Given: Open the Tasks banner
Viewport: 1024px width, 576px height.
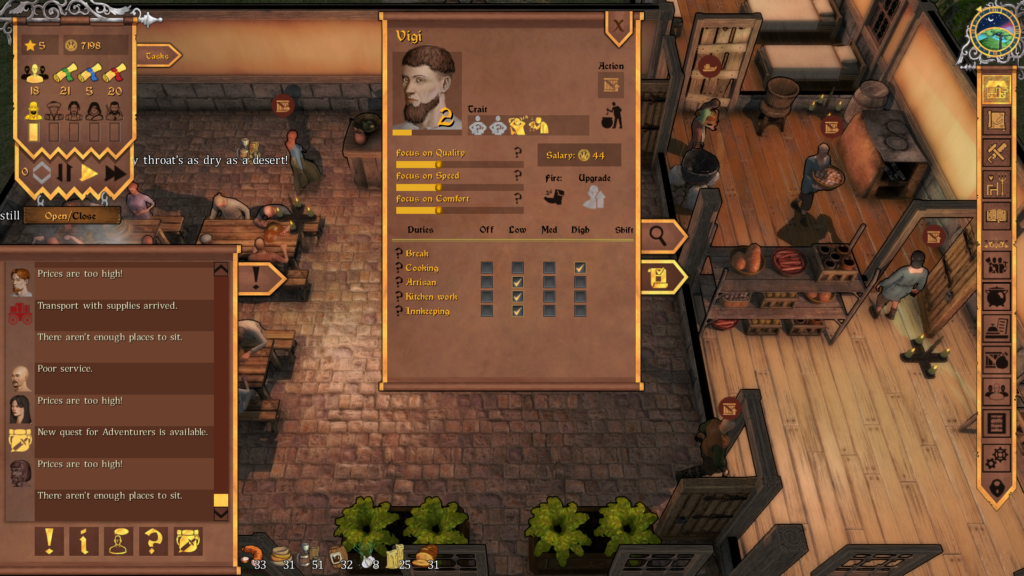Looking at the screenshot, I should [x=157, y=56].
